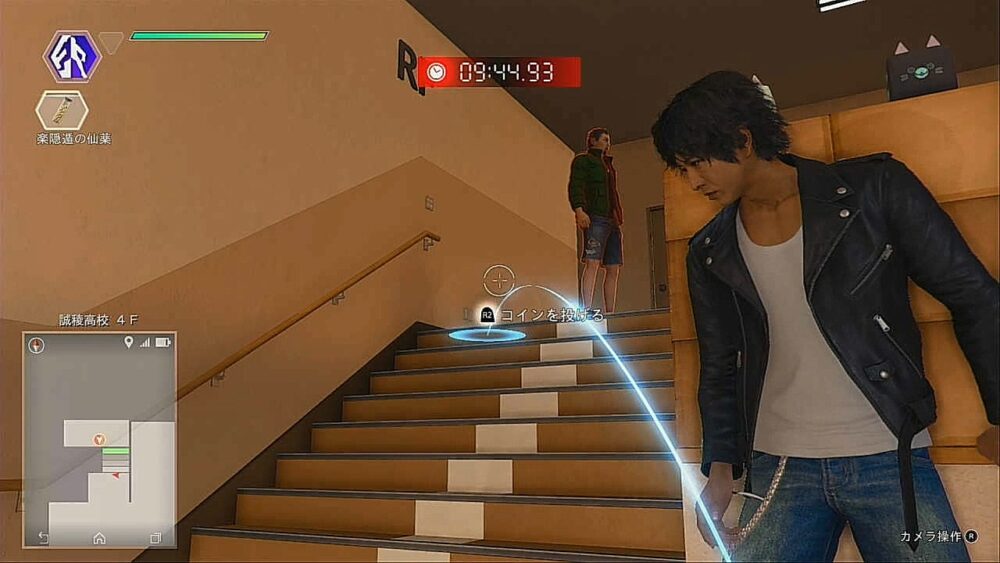Tap the home icon below the minimap
This screenshot has width=1000, height=563.
click(99, 538)
